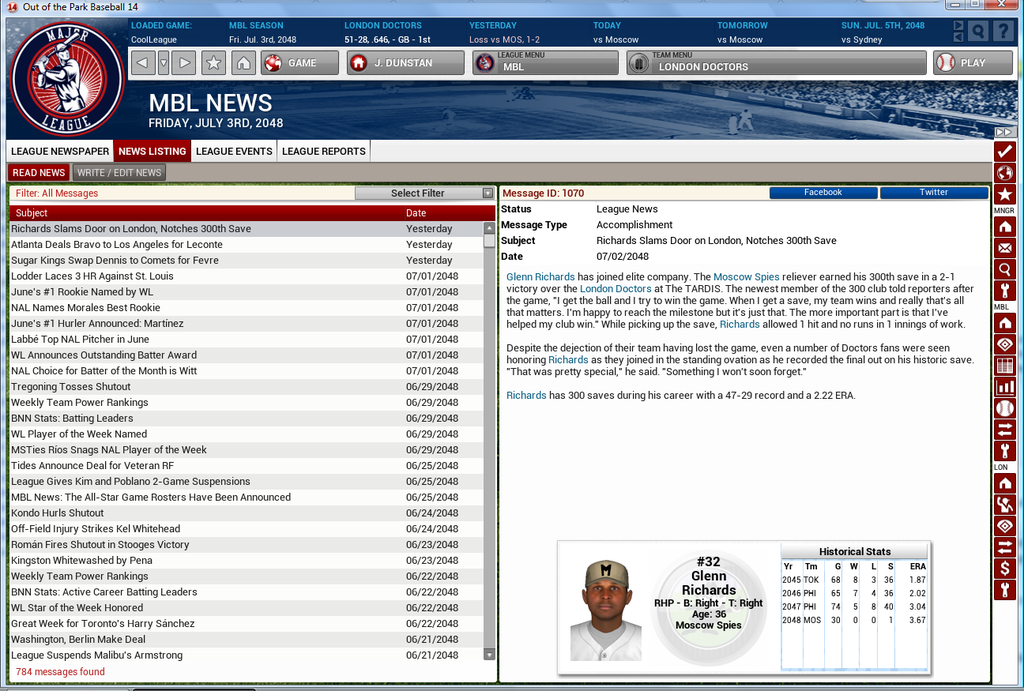Open the League Menu MBL dropdown

click(545, 63)
